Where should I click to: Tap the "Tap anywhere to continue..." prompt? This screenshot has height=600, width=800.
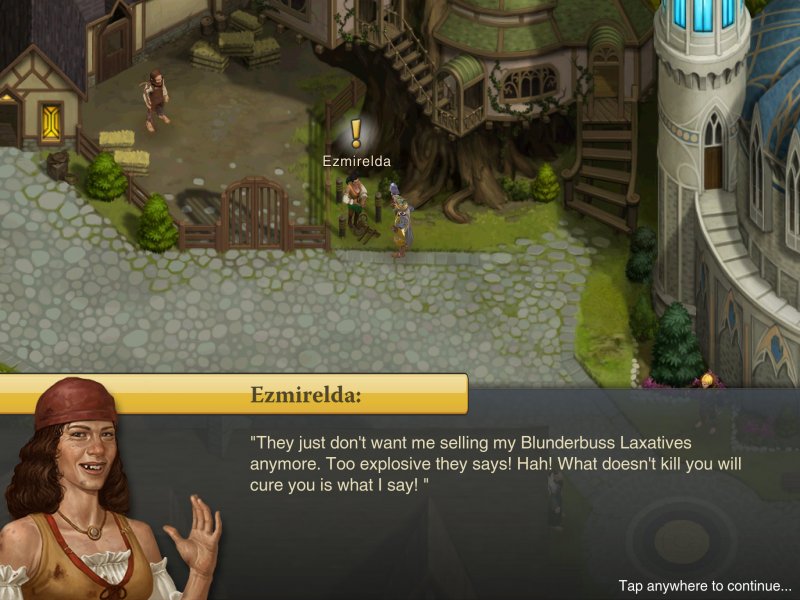pos(704,586)
